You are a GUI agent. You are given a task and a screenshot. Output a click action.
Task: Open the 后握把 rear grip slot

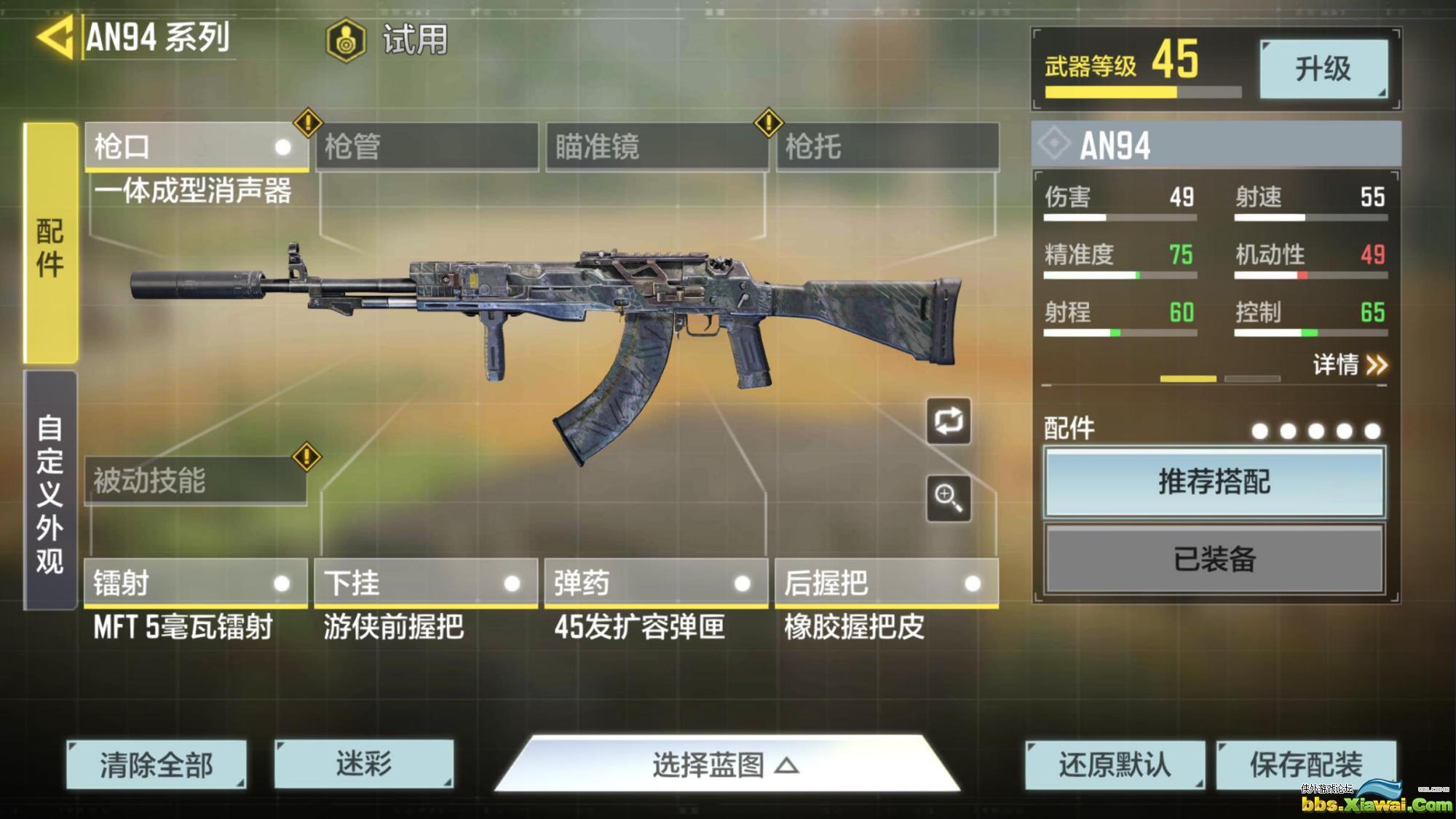pos(886,583)
